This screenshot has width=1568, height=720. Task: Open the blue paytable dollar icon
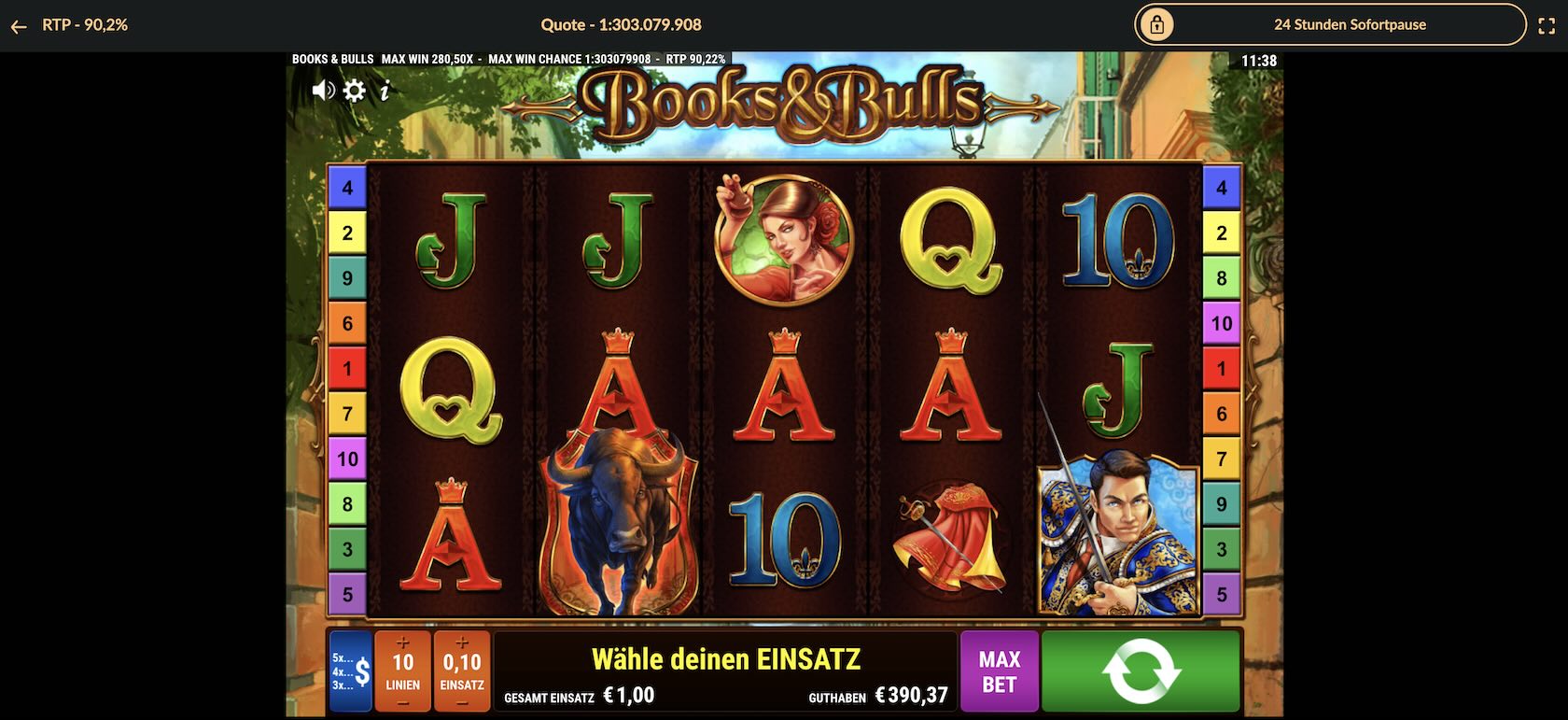point(352,669)
